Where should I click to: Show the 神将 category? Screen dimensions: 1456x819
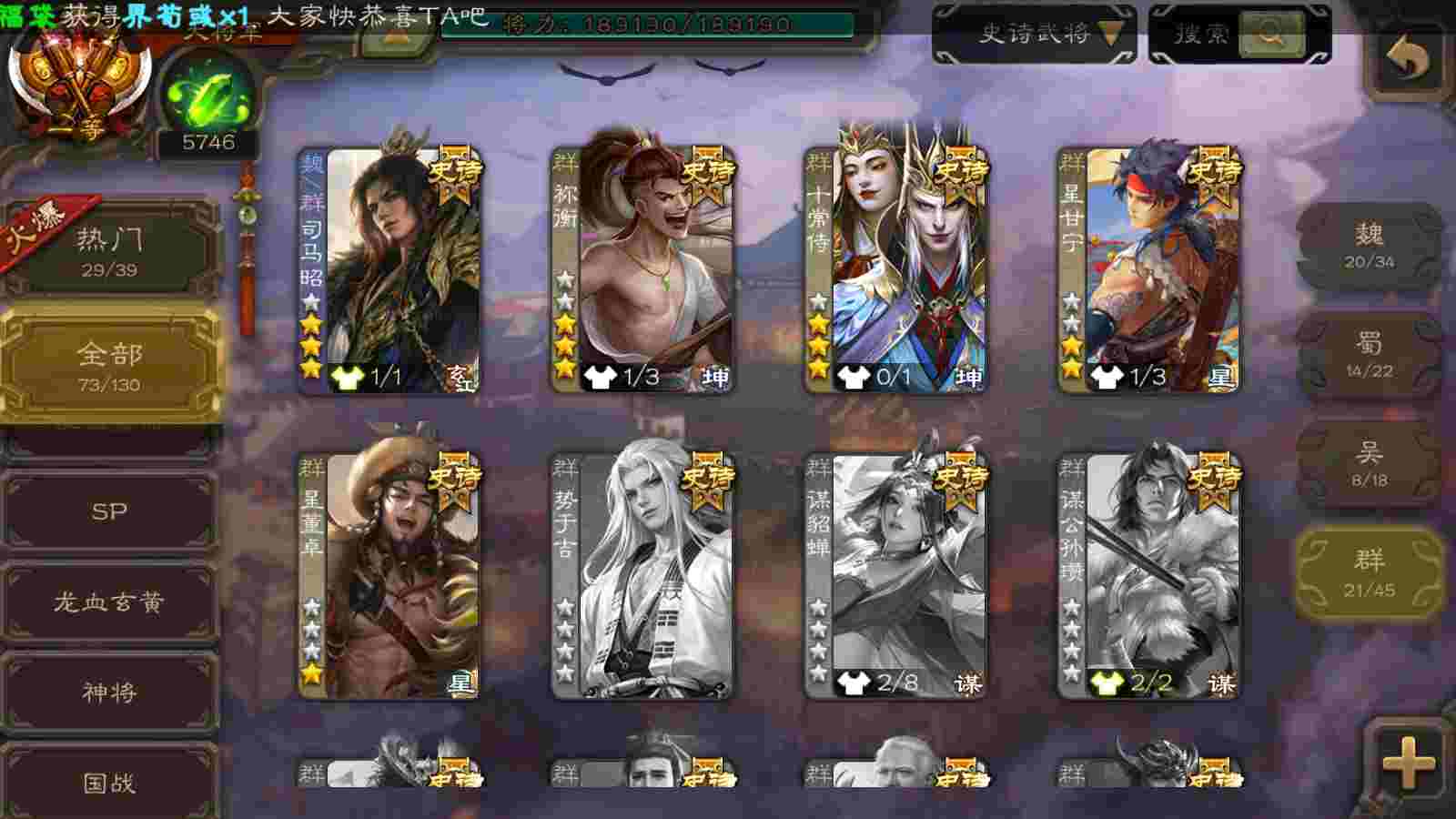[109, 693]
